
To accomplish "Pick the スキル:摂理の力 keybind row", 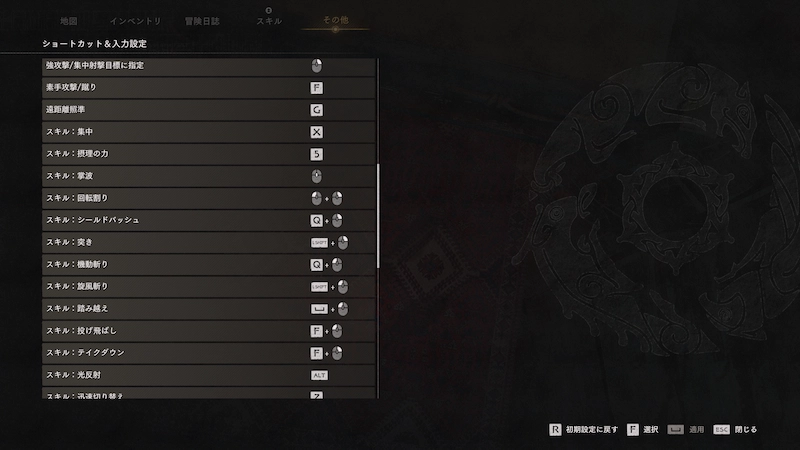I will click(209, 154).
